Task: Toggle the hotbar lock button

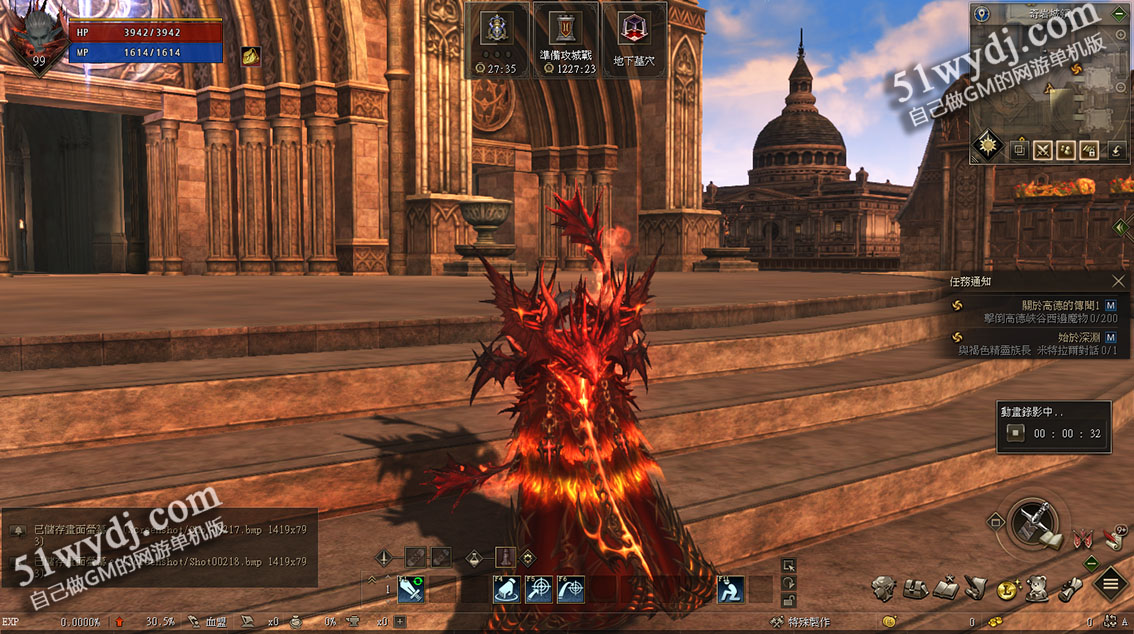Action: point(789,600)
